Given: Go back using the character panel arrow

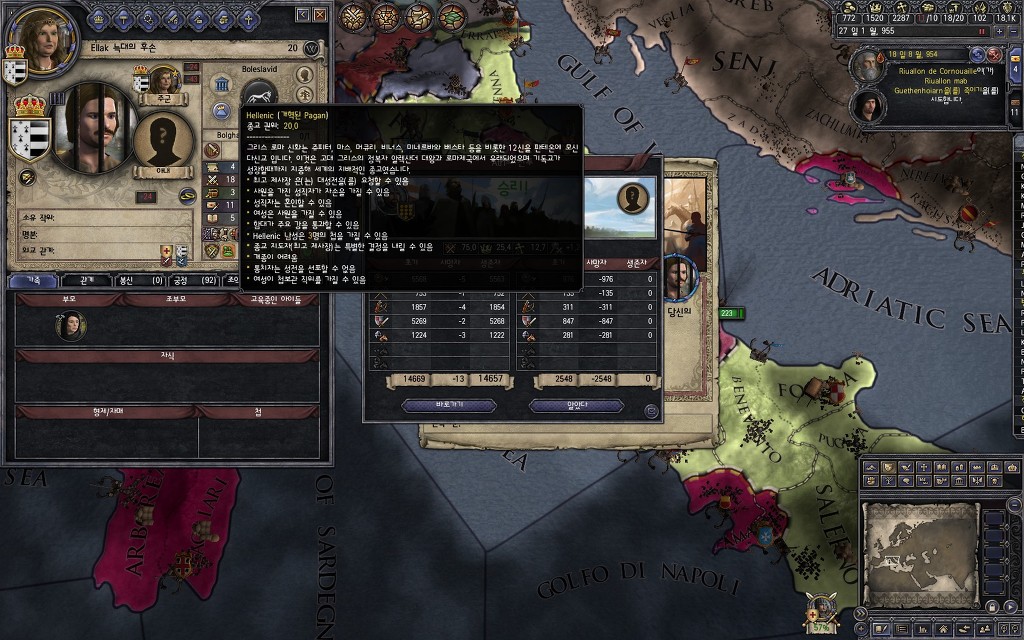Looking at the screenshot, I should pyautogui.click(x=304, y=15).
